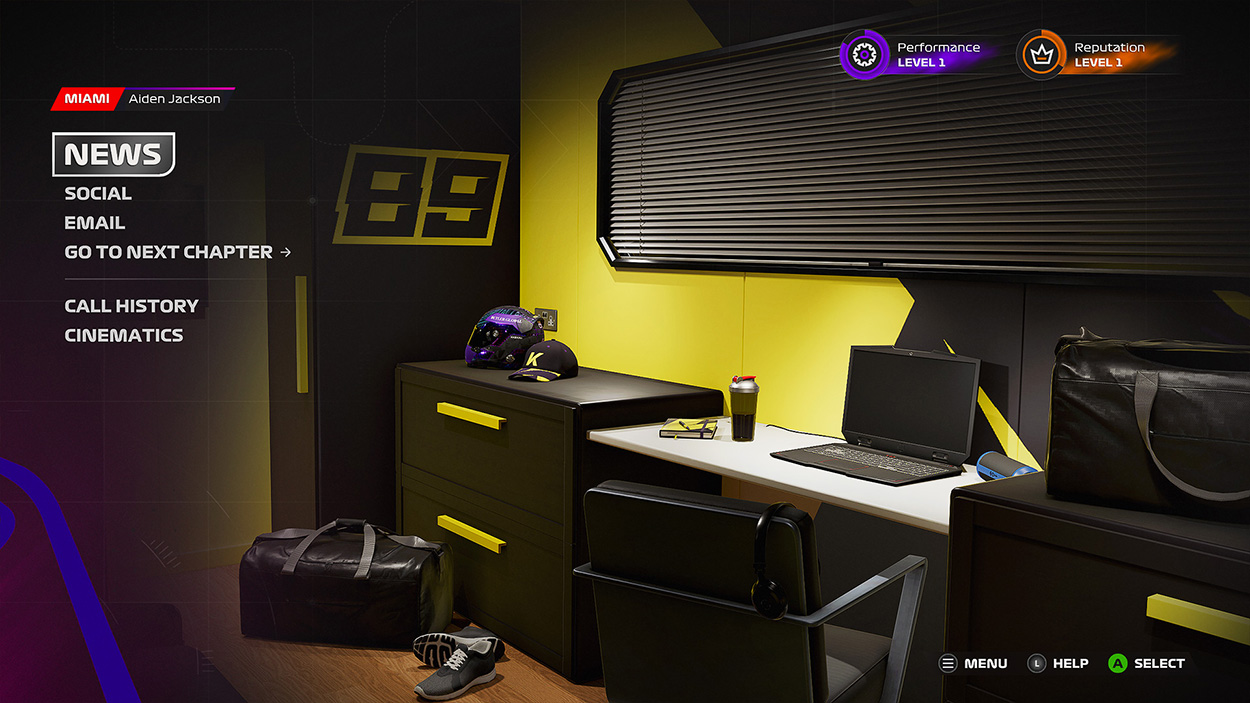
Task: Open Call History
Action: [131, 306]
